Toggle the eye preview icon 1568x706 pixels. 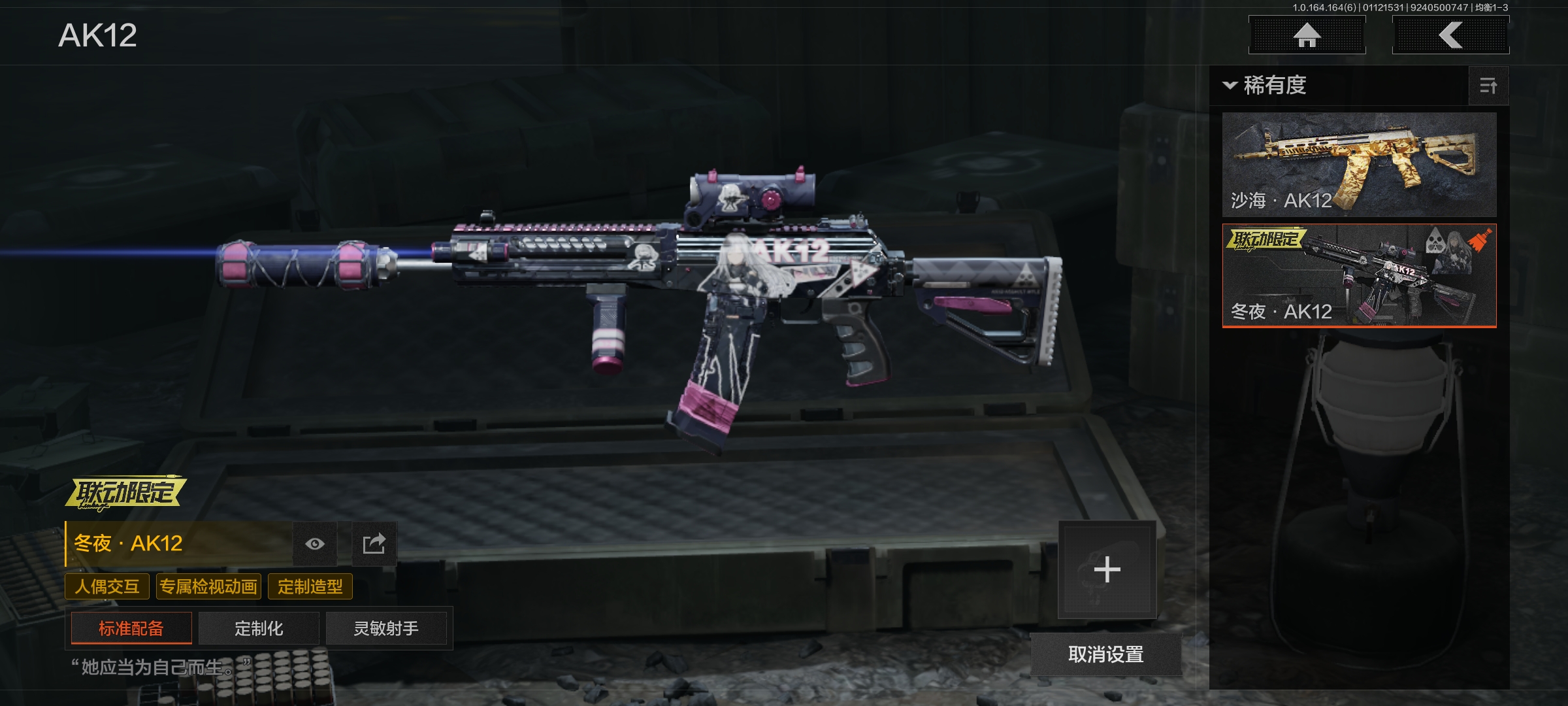315,544
